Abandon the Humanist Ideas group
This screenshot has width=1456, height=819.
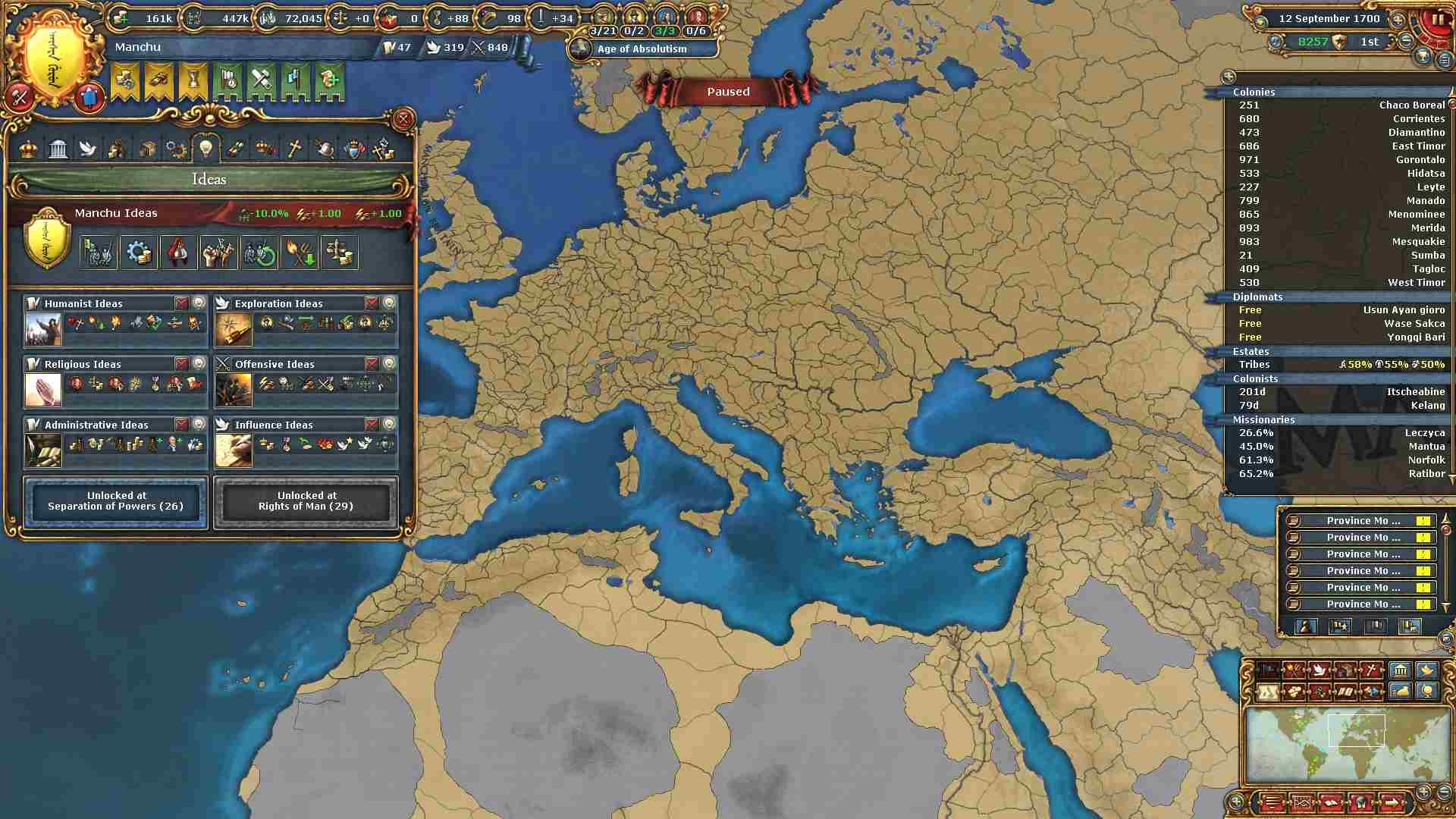[181, 303]
